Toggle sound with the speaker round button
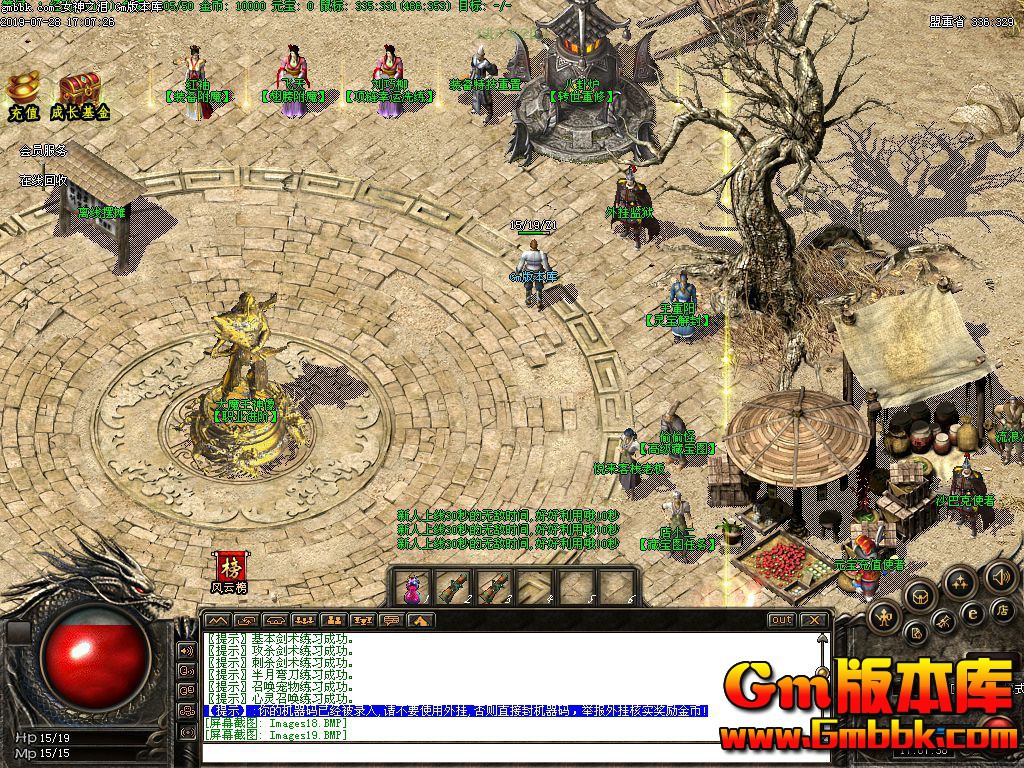The width and height of the screenshot is (1024, 768). [1000, 576]
